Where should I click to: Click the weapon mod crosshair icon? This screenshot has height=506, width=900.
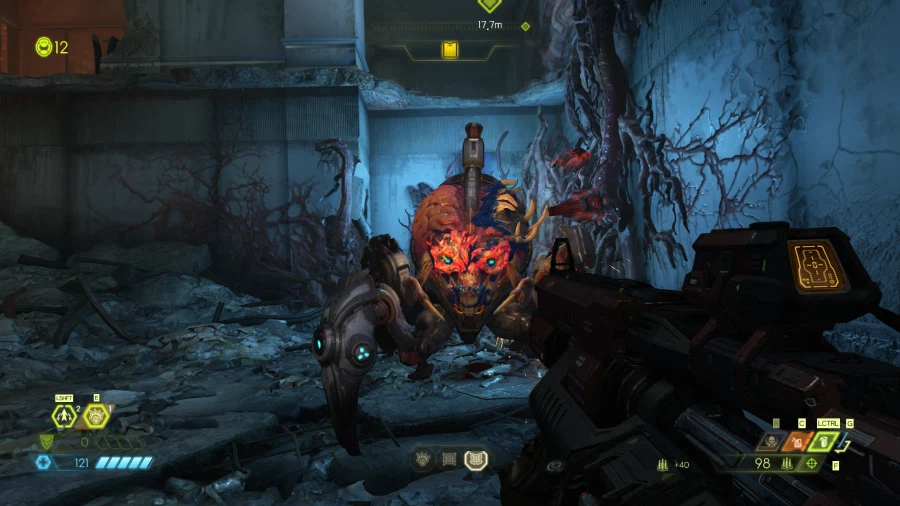811,464
